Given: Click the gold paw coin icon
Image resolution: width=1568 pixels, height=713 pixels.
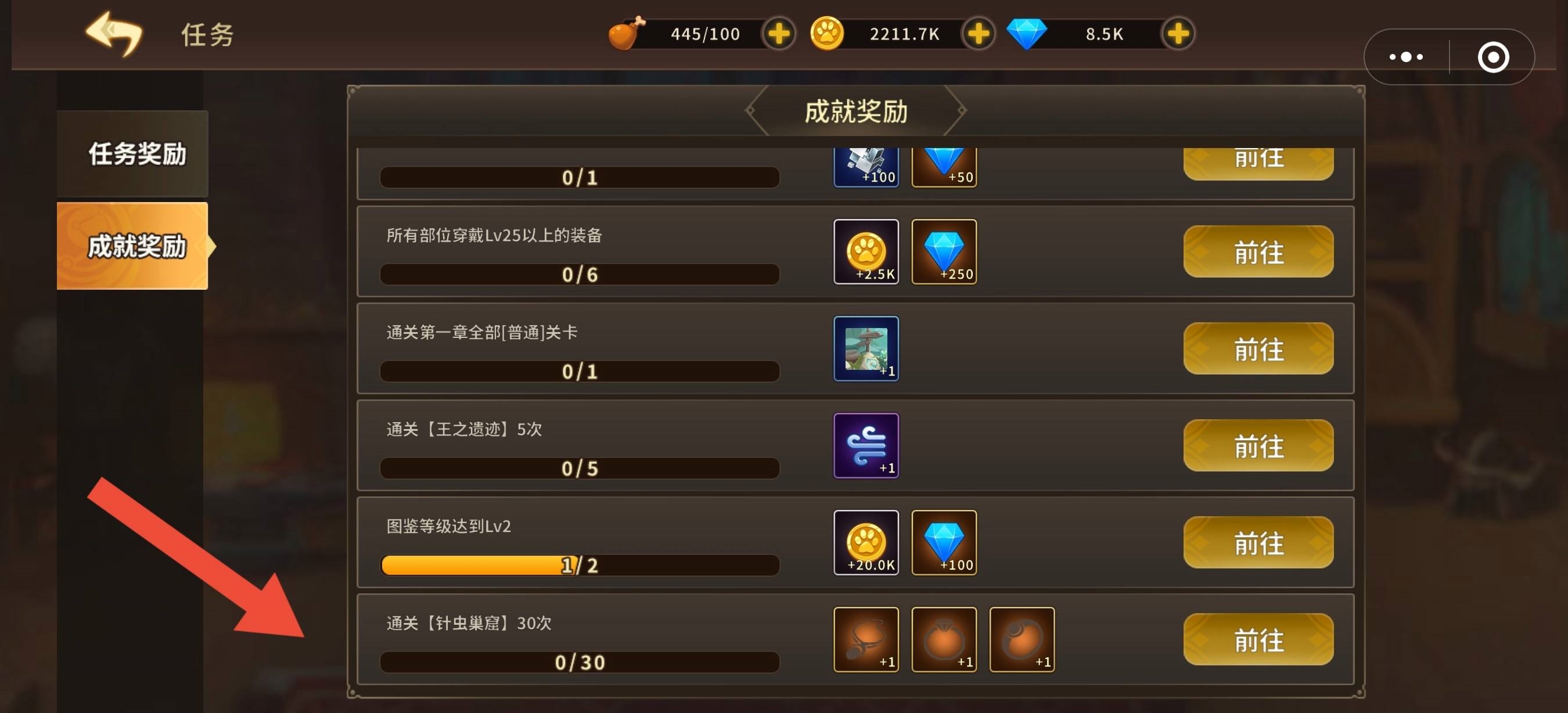Looking at the screenshot, I should coord(828,34).
